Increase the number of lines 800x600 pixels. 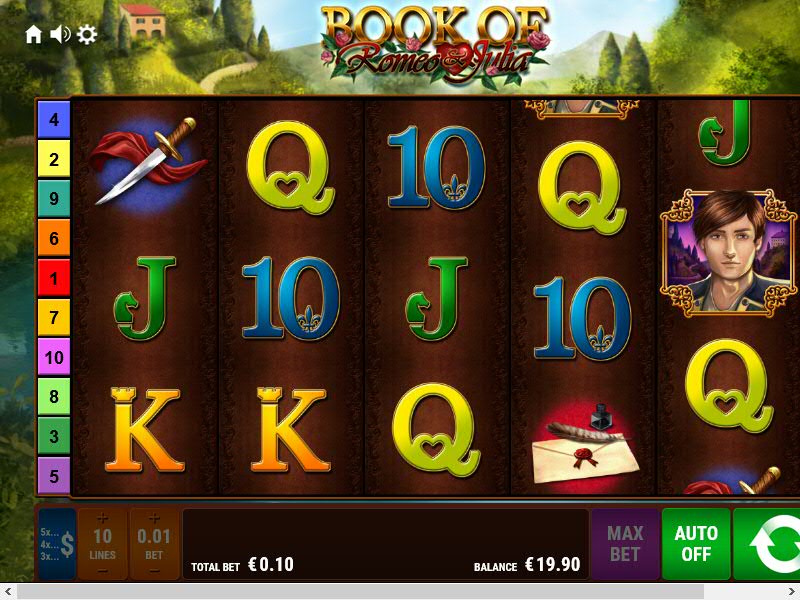pos(102,518)
